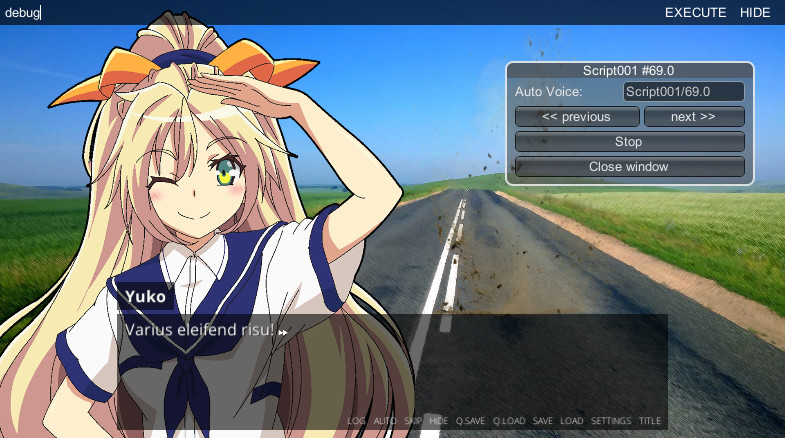This screenshot has height=438, width=785.
Task: Open the dialogue LOG
Action: pyautogui.click(x=356, y=421)
